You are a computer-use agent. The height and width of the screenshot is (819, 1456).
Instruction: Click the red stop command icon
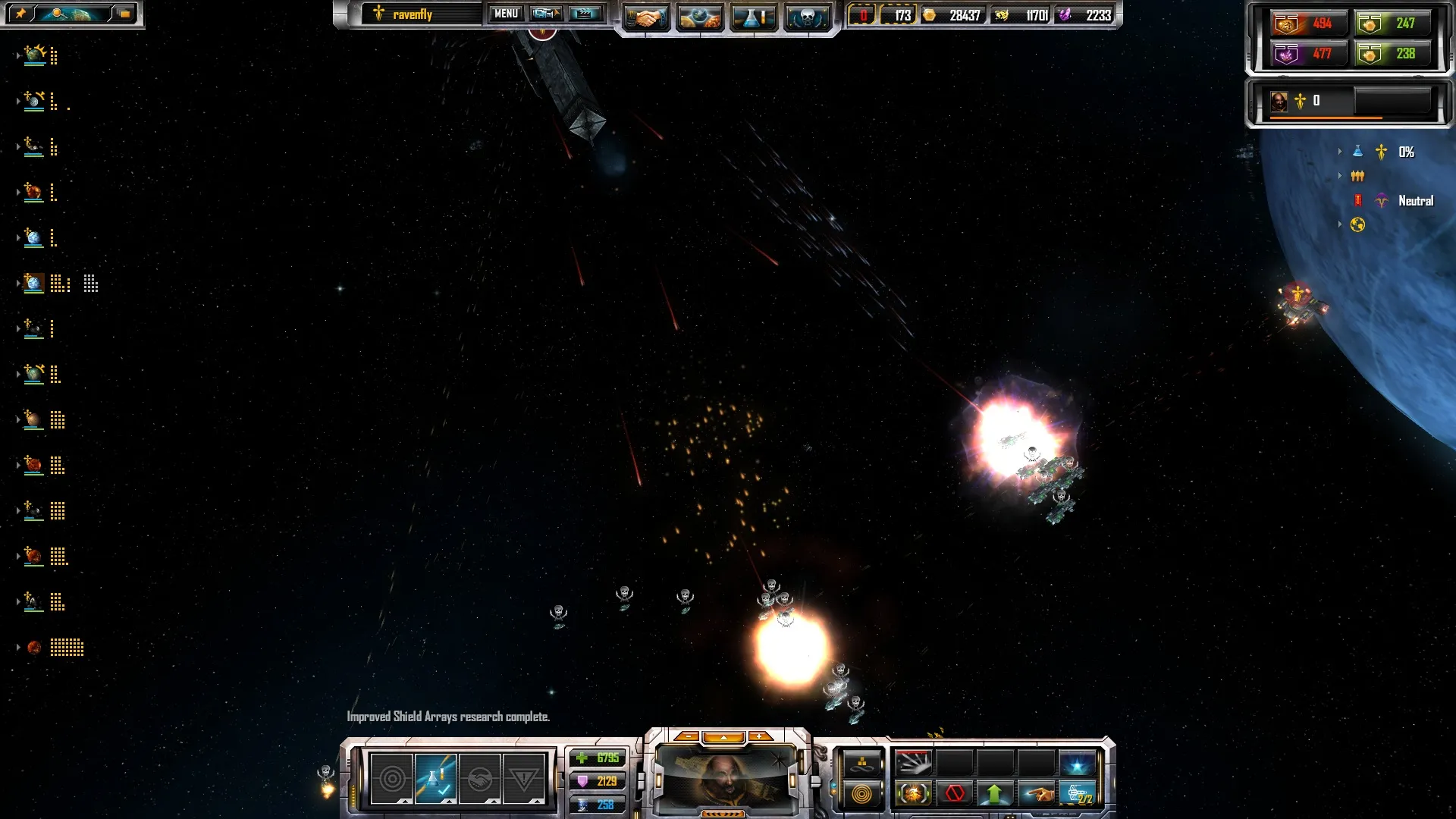[x=955, y=794]
